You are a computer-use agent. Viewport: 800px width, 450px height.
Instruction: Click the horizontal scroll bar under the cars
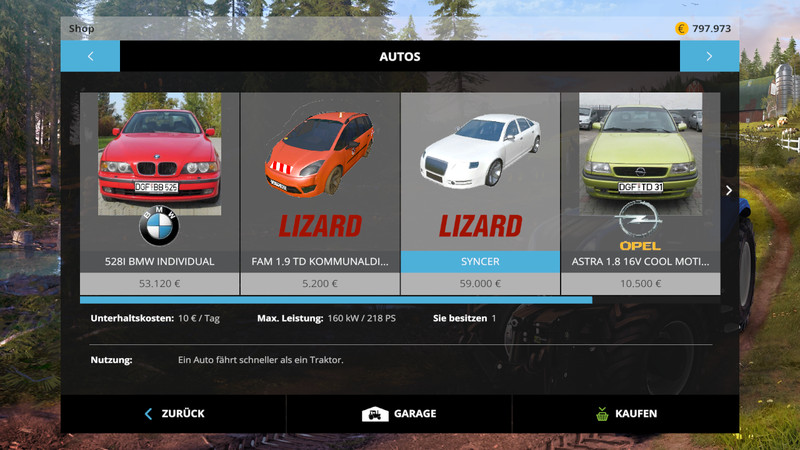coord(336,299)
